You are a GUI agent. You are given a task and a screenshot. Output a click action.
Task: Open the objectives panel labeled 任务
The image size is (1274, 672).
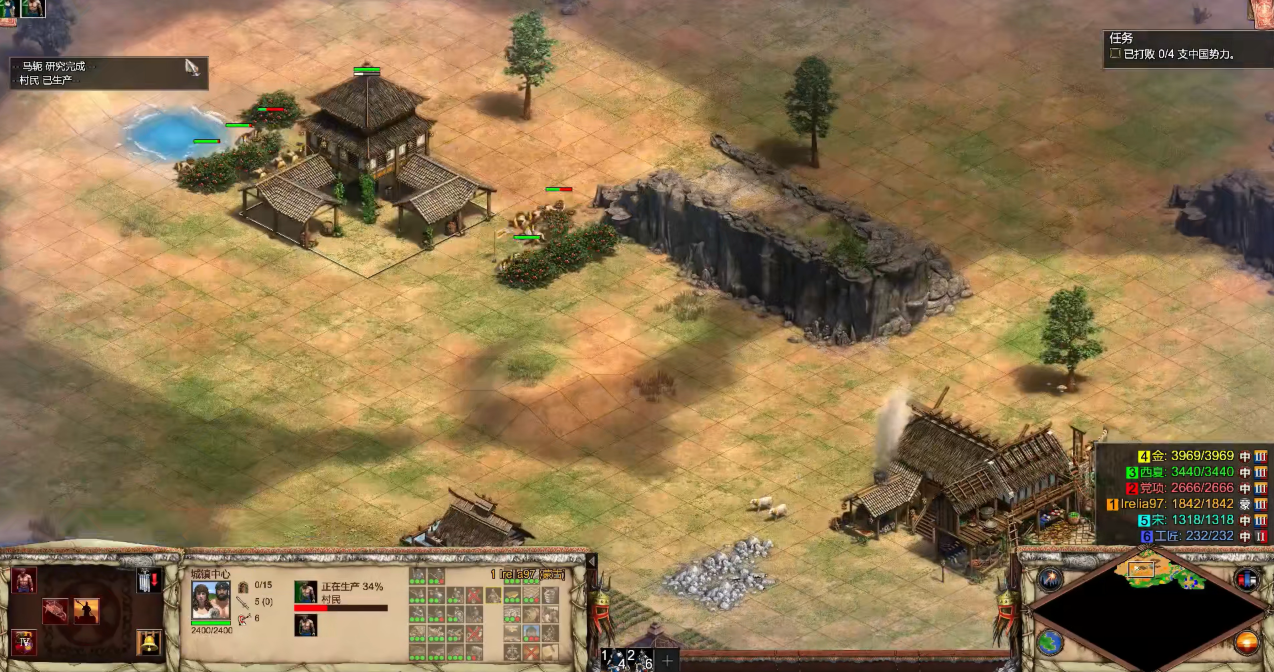[x=1121, y=38]
